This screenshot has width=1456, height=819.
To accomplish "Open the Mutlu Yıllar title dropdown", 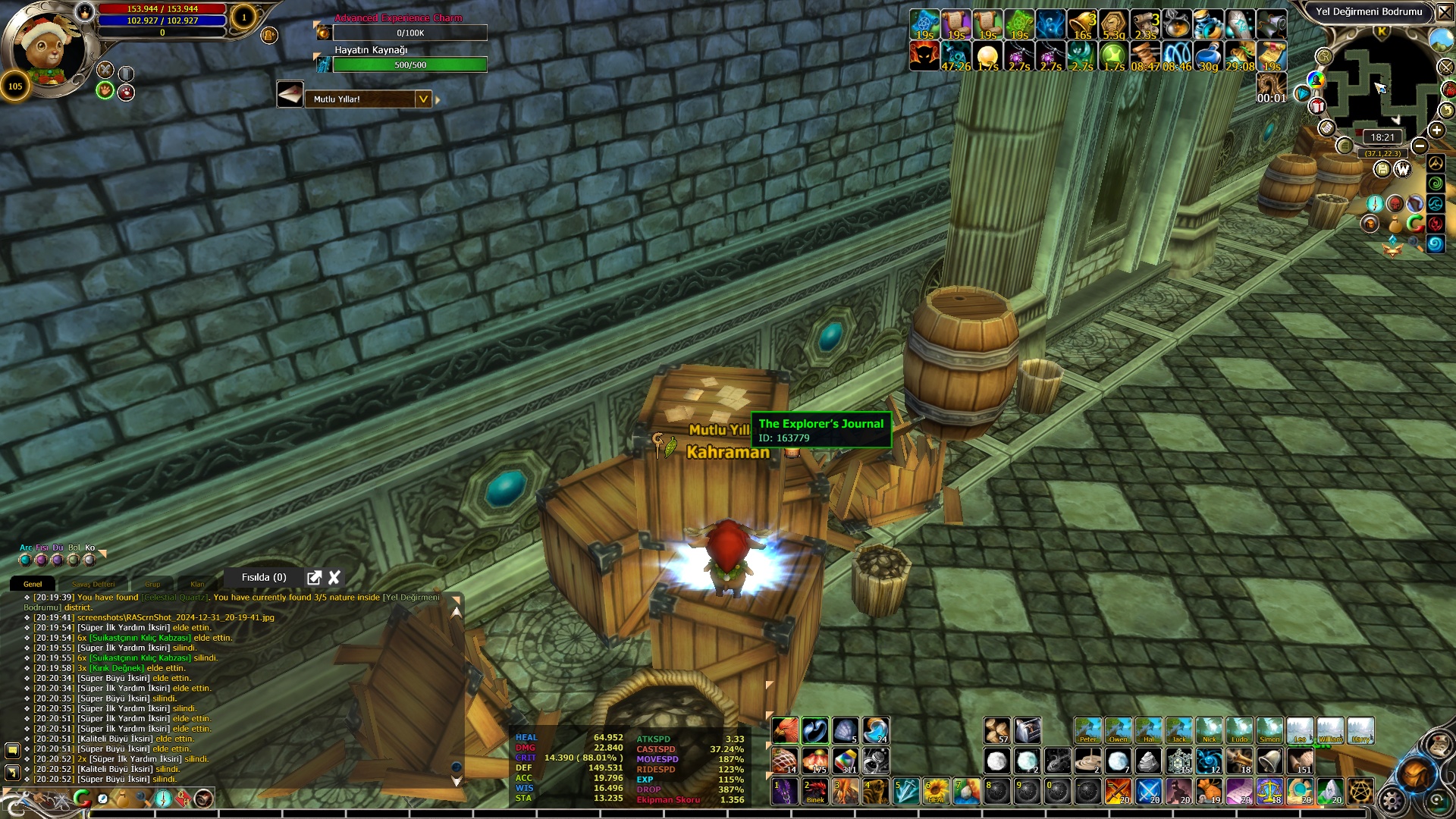I will point(423,99).
